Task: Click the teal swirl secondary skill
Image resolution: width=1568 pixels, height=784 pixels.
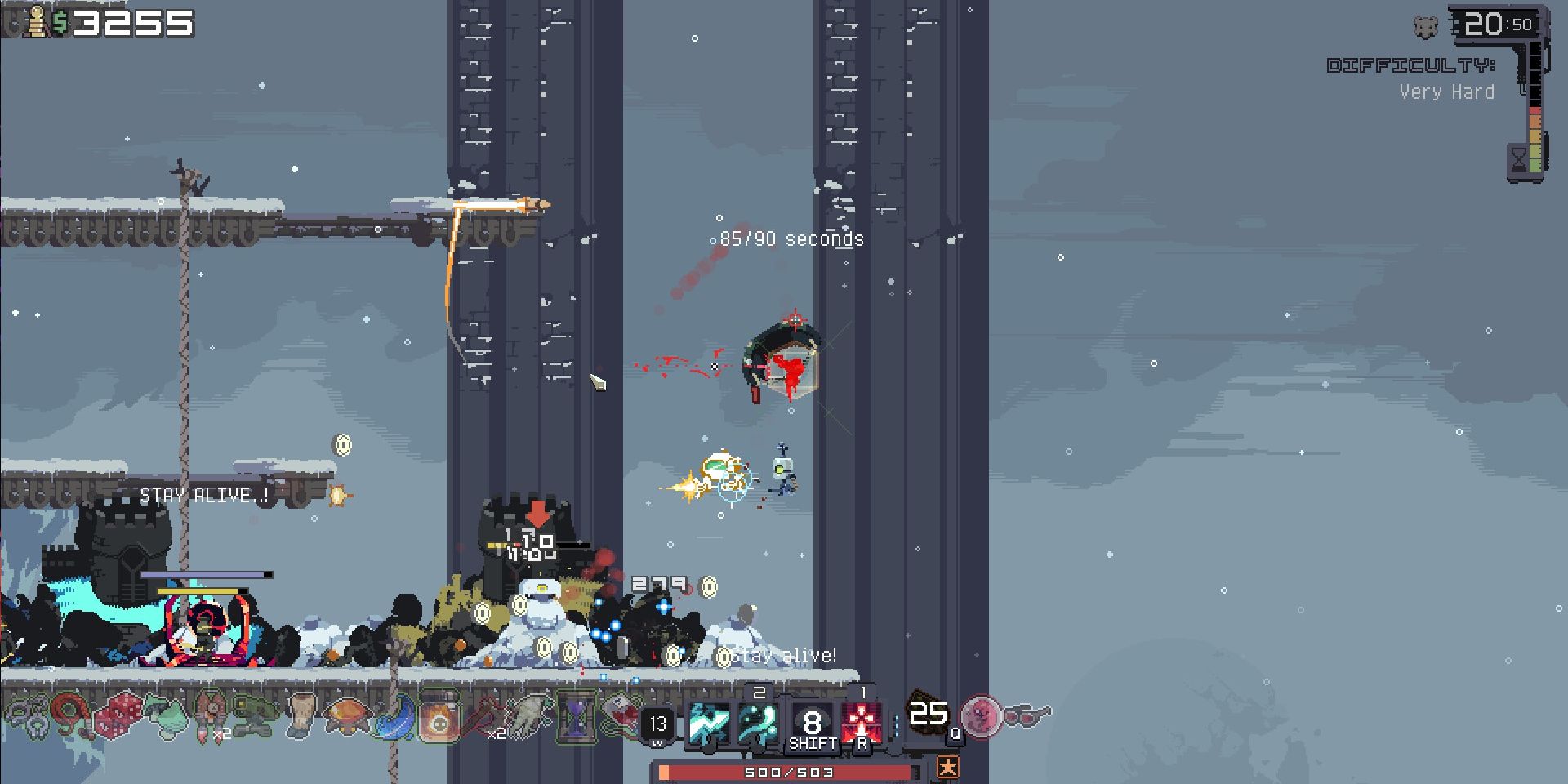Action: [758, 724]
